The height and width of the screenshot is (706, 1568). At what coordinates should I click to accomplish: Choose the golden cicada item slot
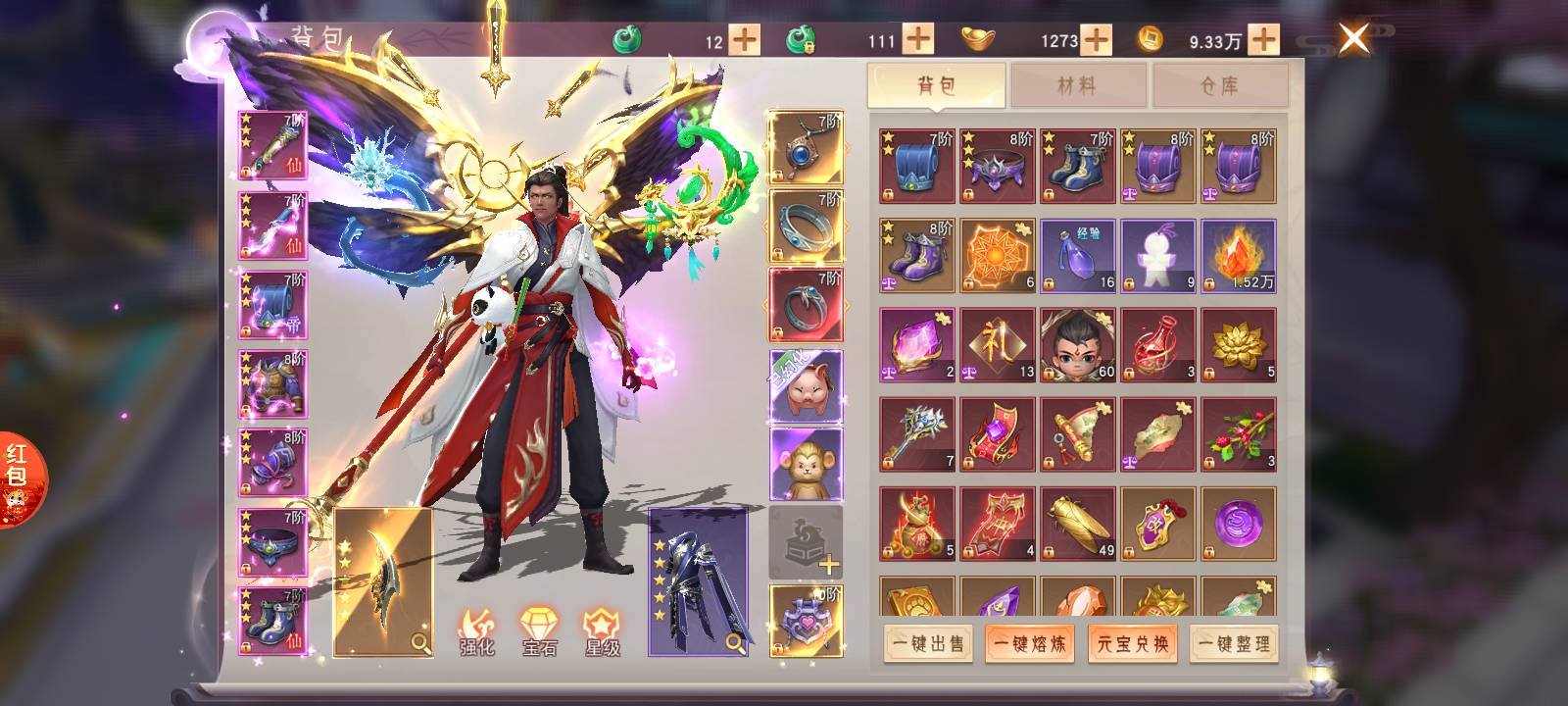click(1077, 524)
